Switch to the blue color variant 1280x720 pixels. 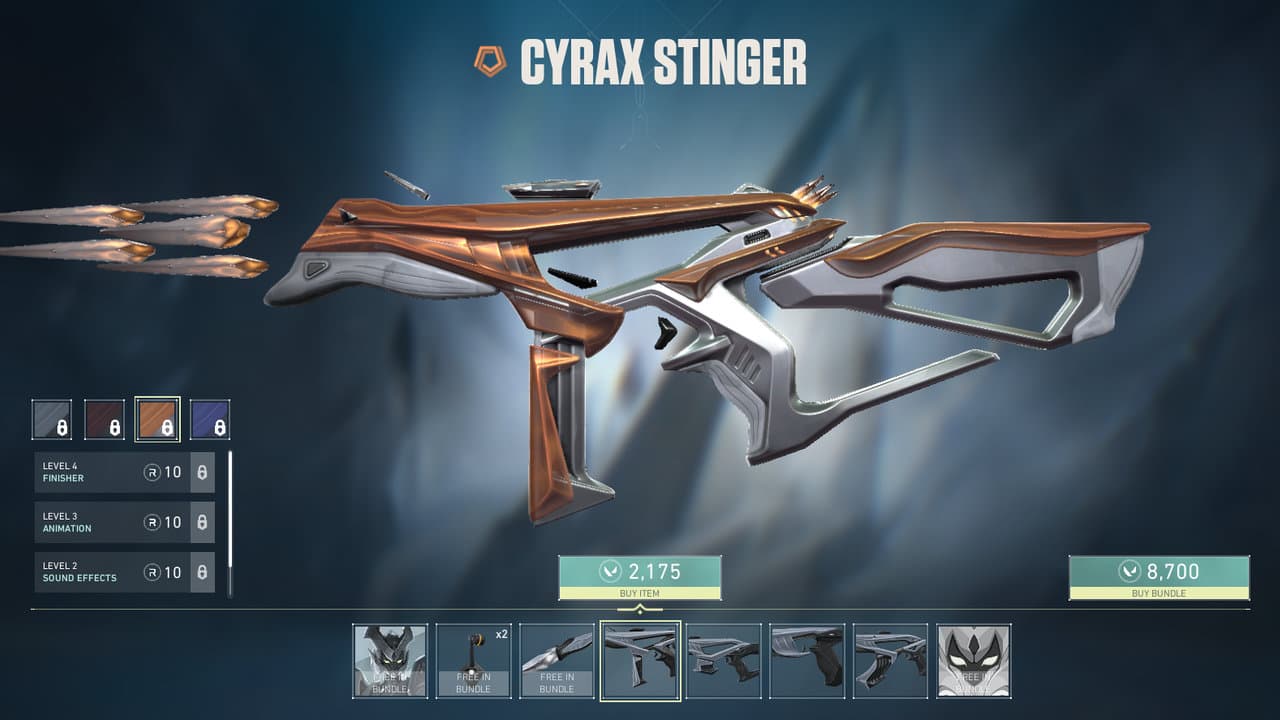click(x=210, y=420)
